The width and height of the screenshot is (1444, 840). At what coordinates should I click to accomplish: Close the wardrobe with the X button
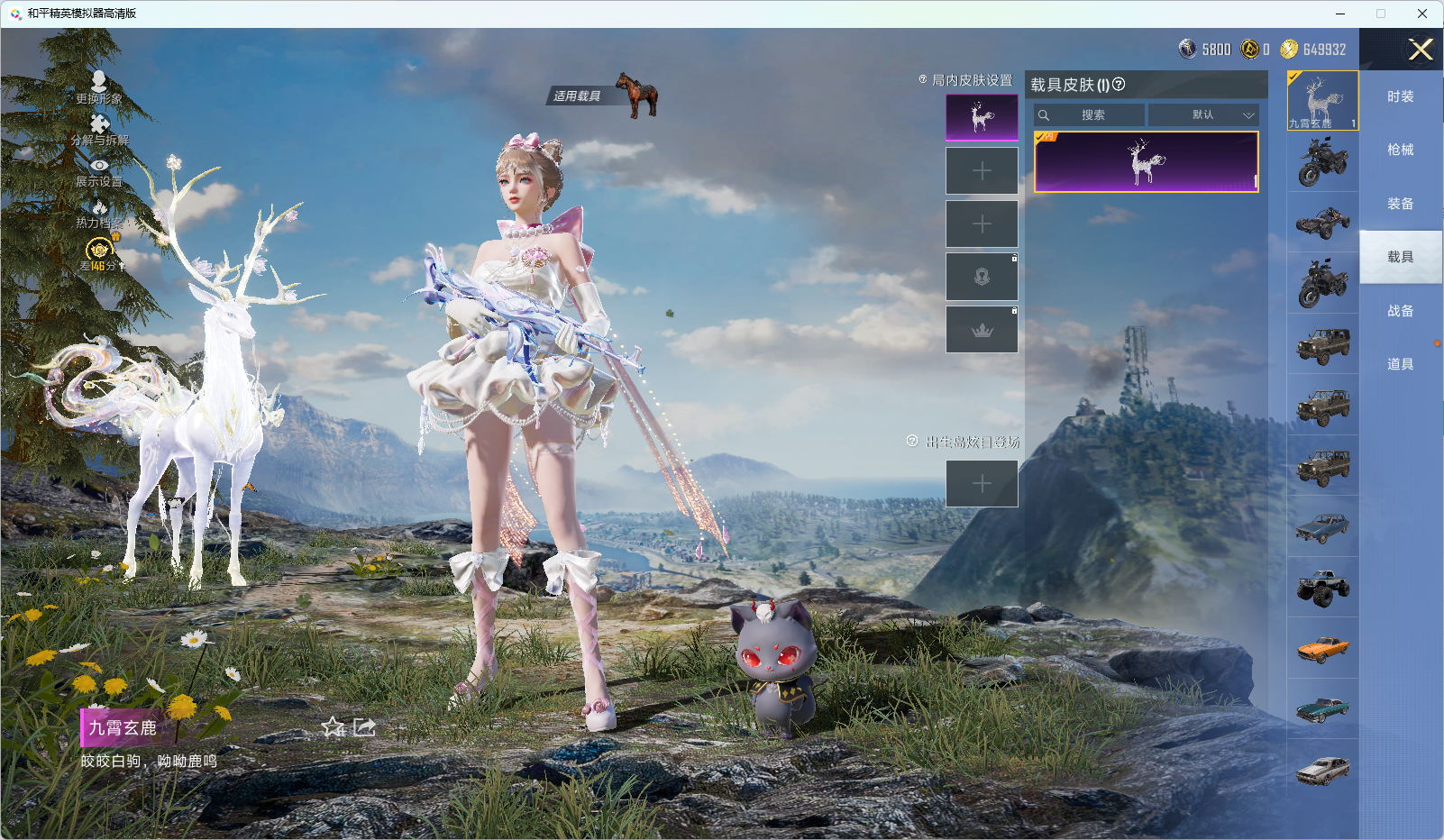coord(1421,50)
